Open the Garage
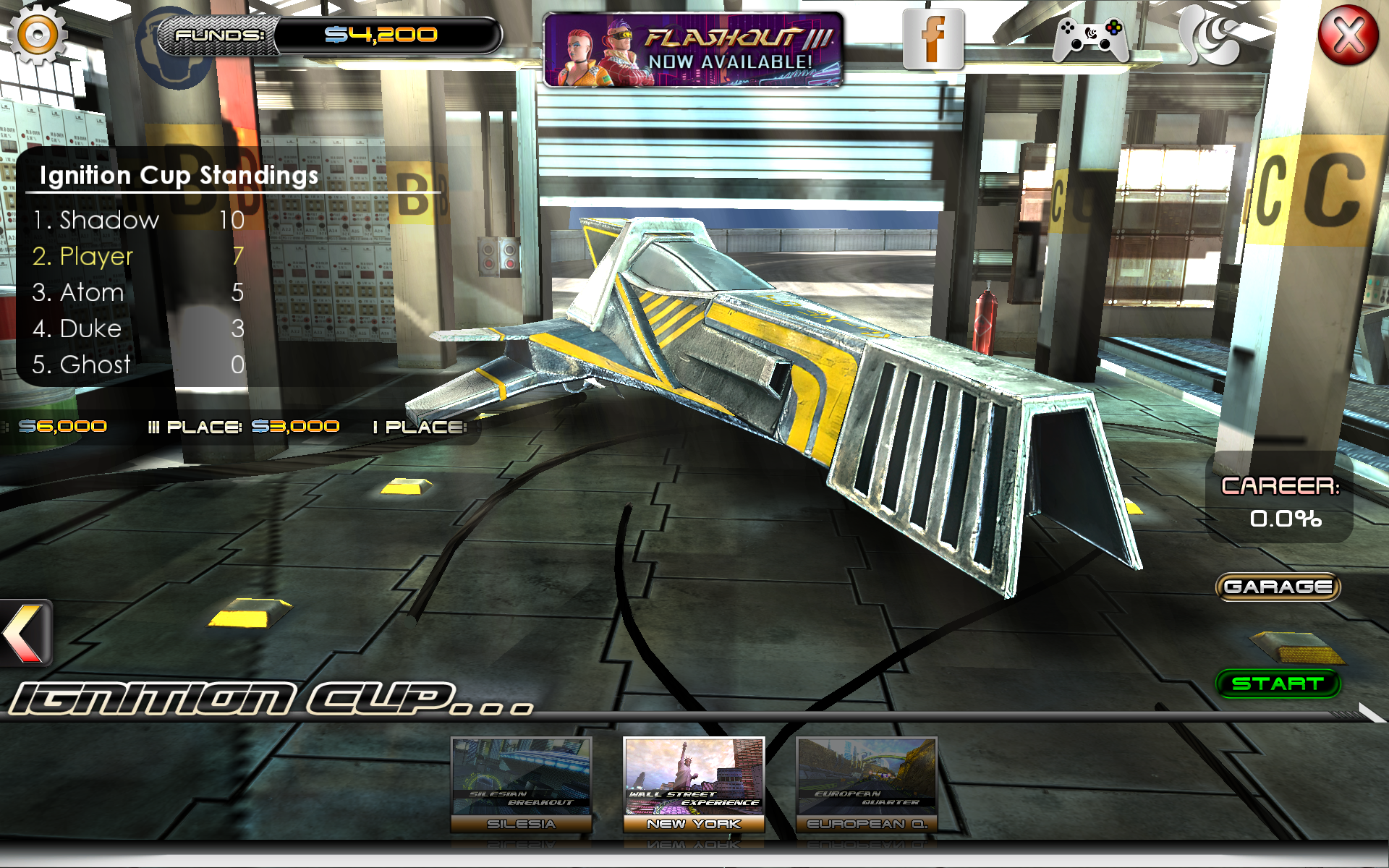This screenshot has height=868, width=1389. click(x=1278, y=587)
